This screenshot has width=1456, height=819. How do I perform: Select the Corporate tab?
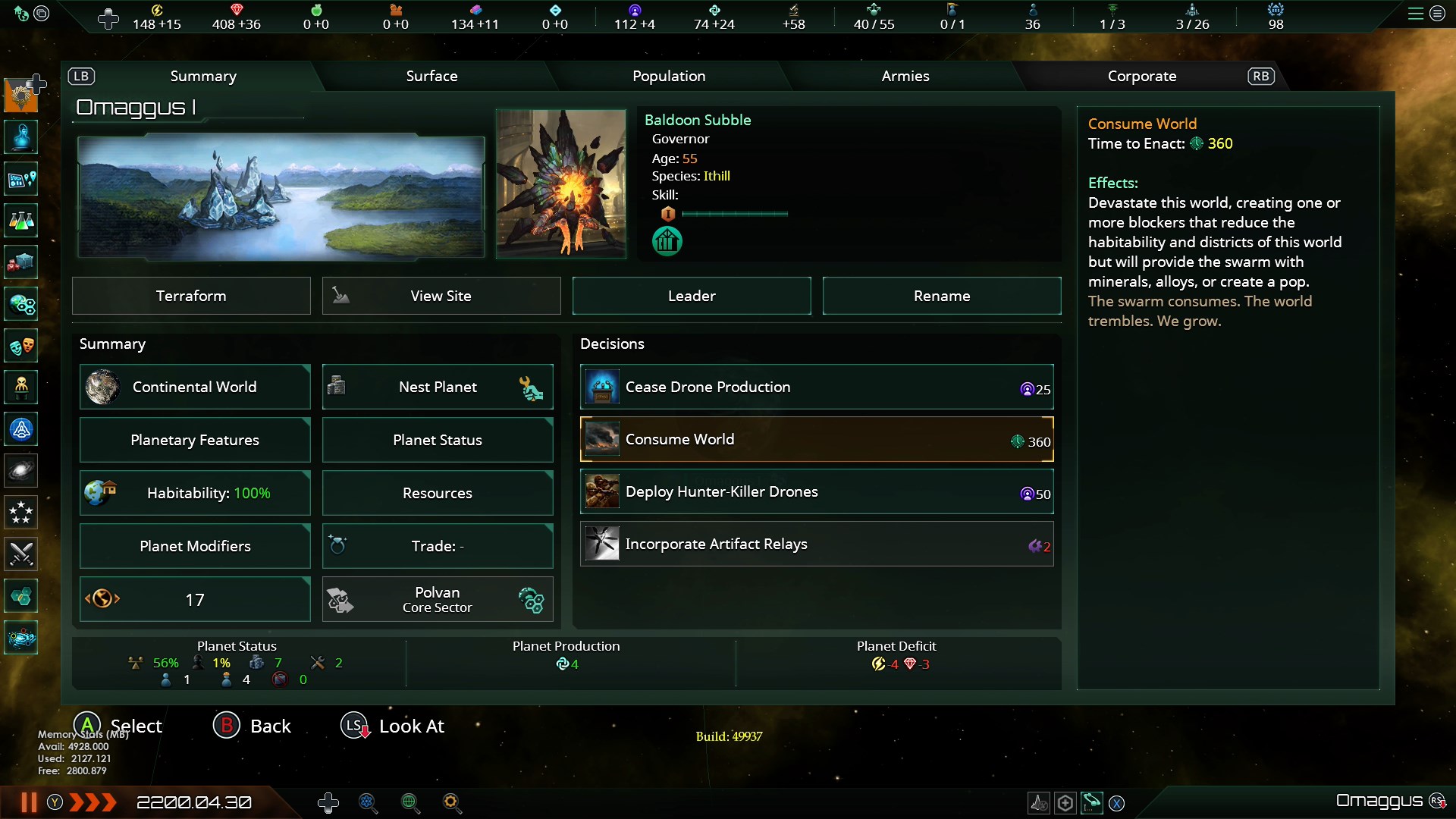[x=1141, y=76]
